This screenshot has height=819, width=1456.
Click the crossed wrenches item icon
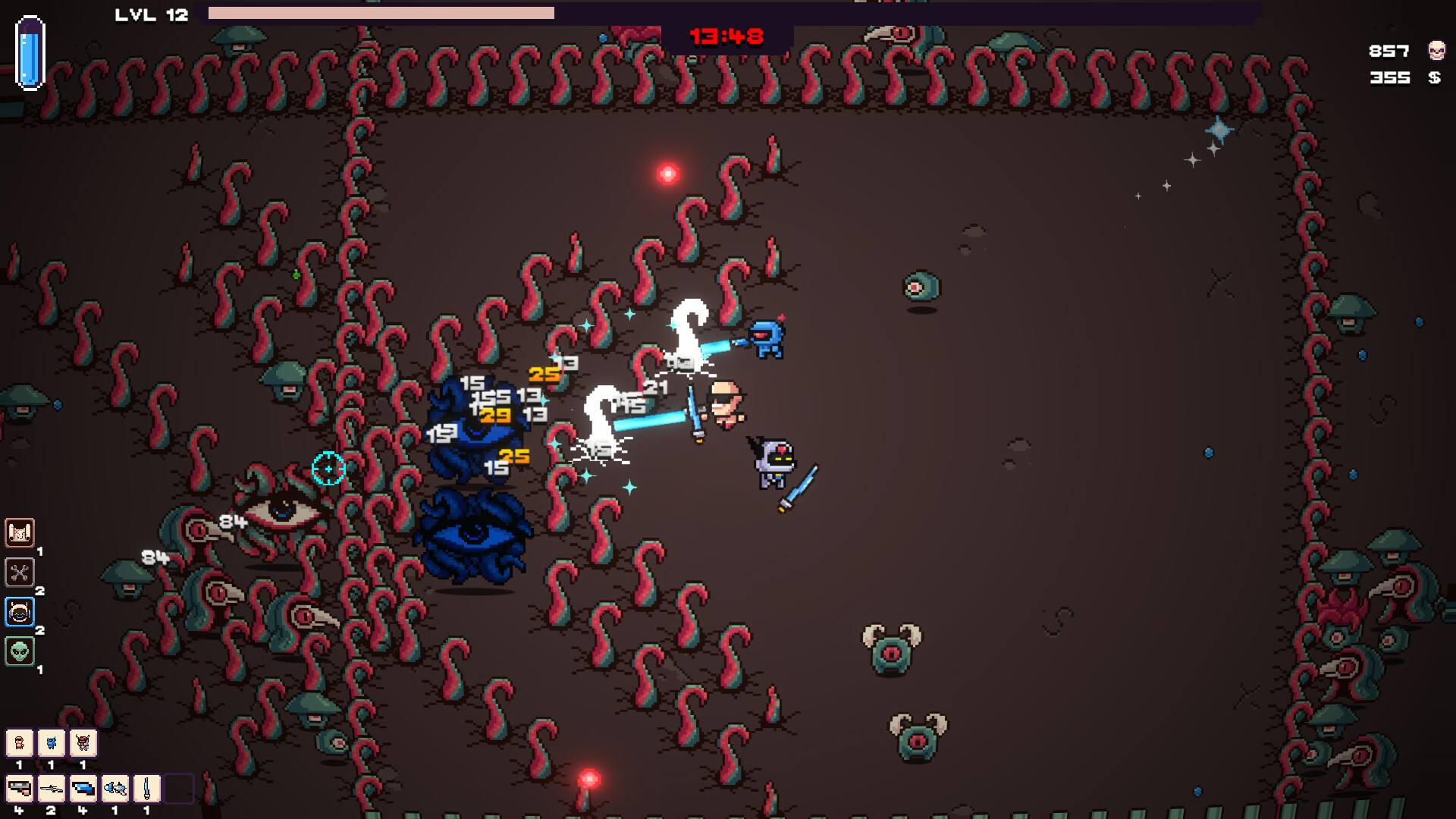click(x=20, y=571)
